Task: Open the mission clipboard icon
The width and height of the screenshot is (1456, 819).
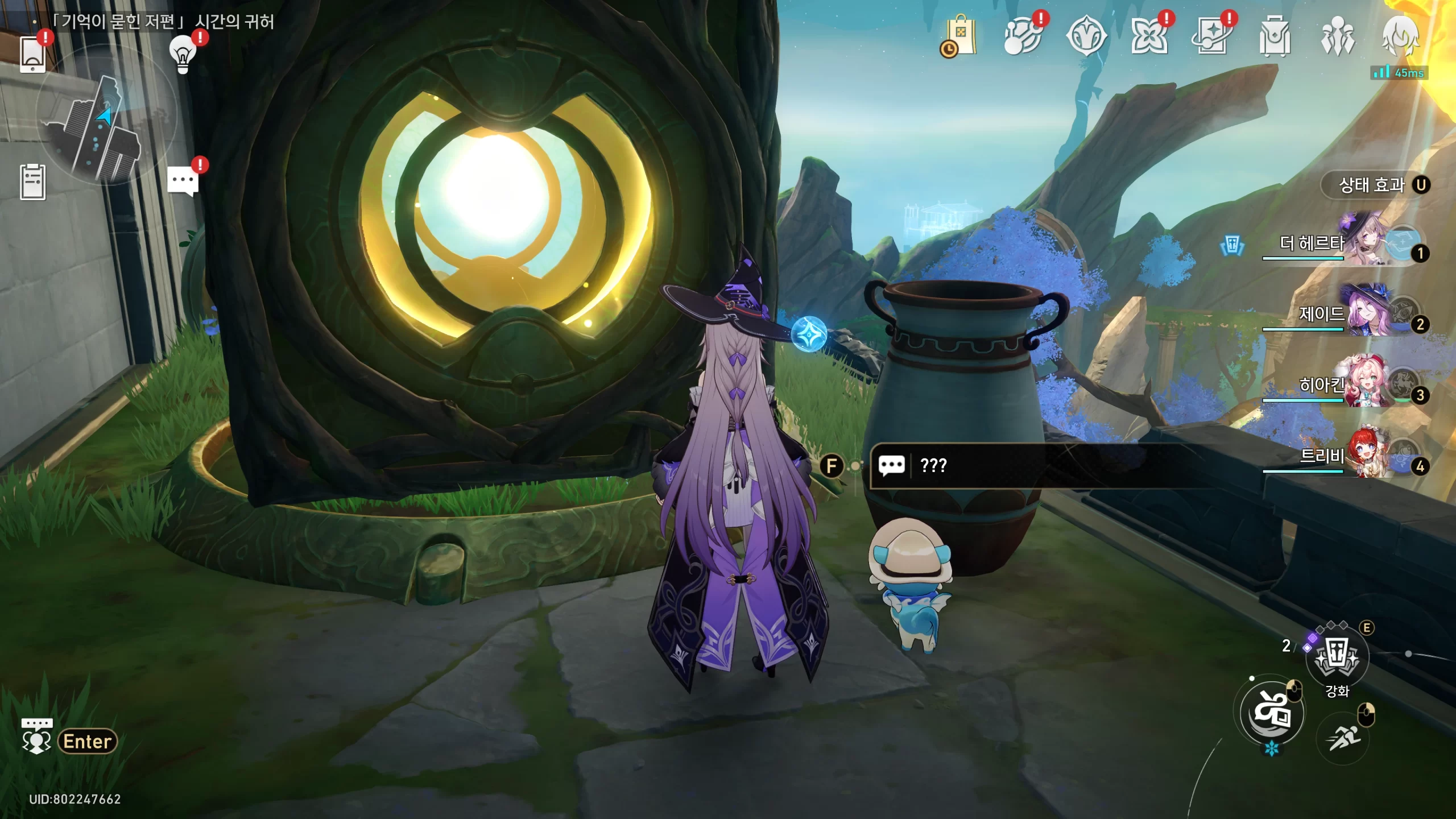Action: point(32,182)
